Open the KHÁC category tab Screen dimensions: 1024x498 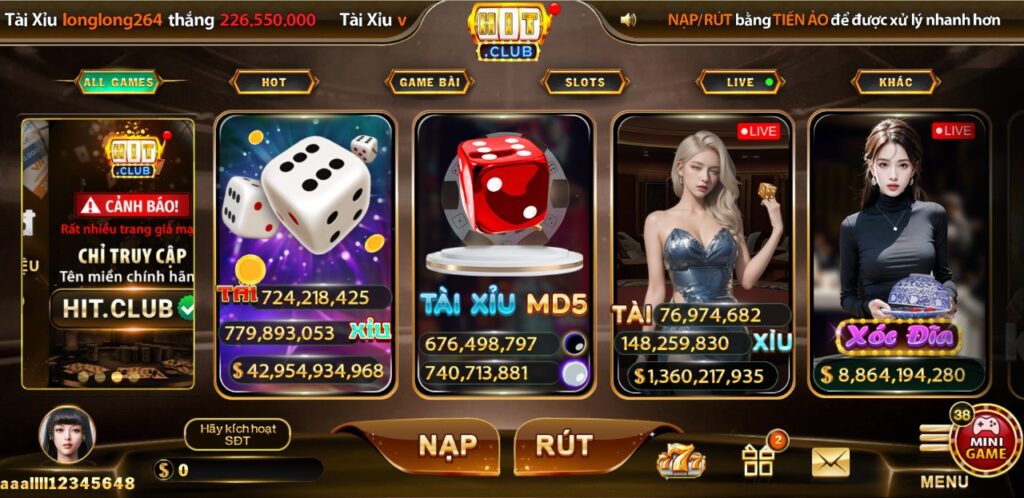click(x=895, y=82)
